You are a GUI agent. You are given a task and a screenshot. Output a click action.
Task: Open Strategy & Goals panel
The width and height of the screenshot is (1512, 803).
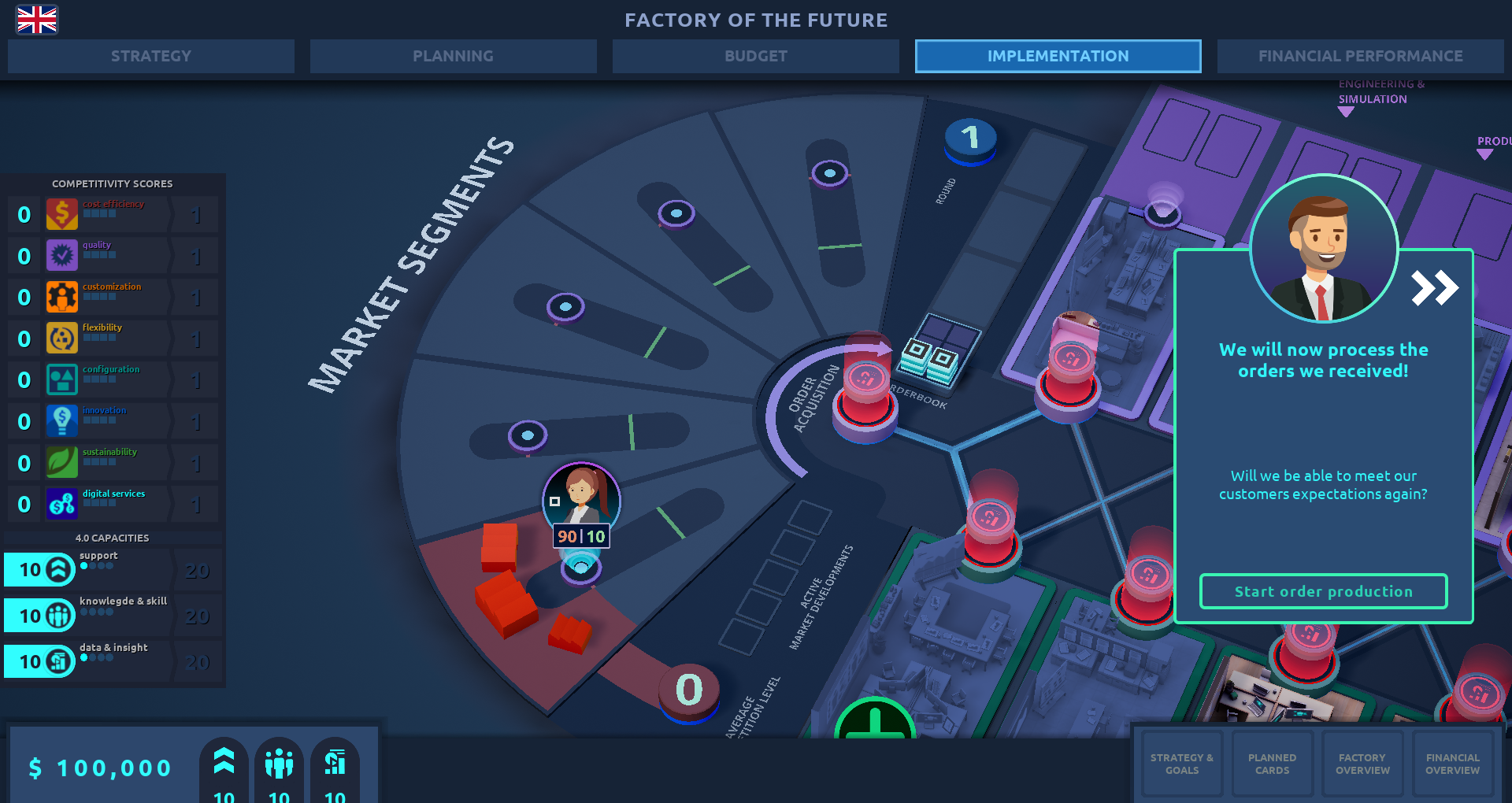tap(1181, 764)
